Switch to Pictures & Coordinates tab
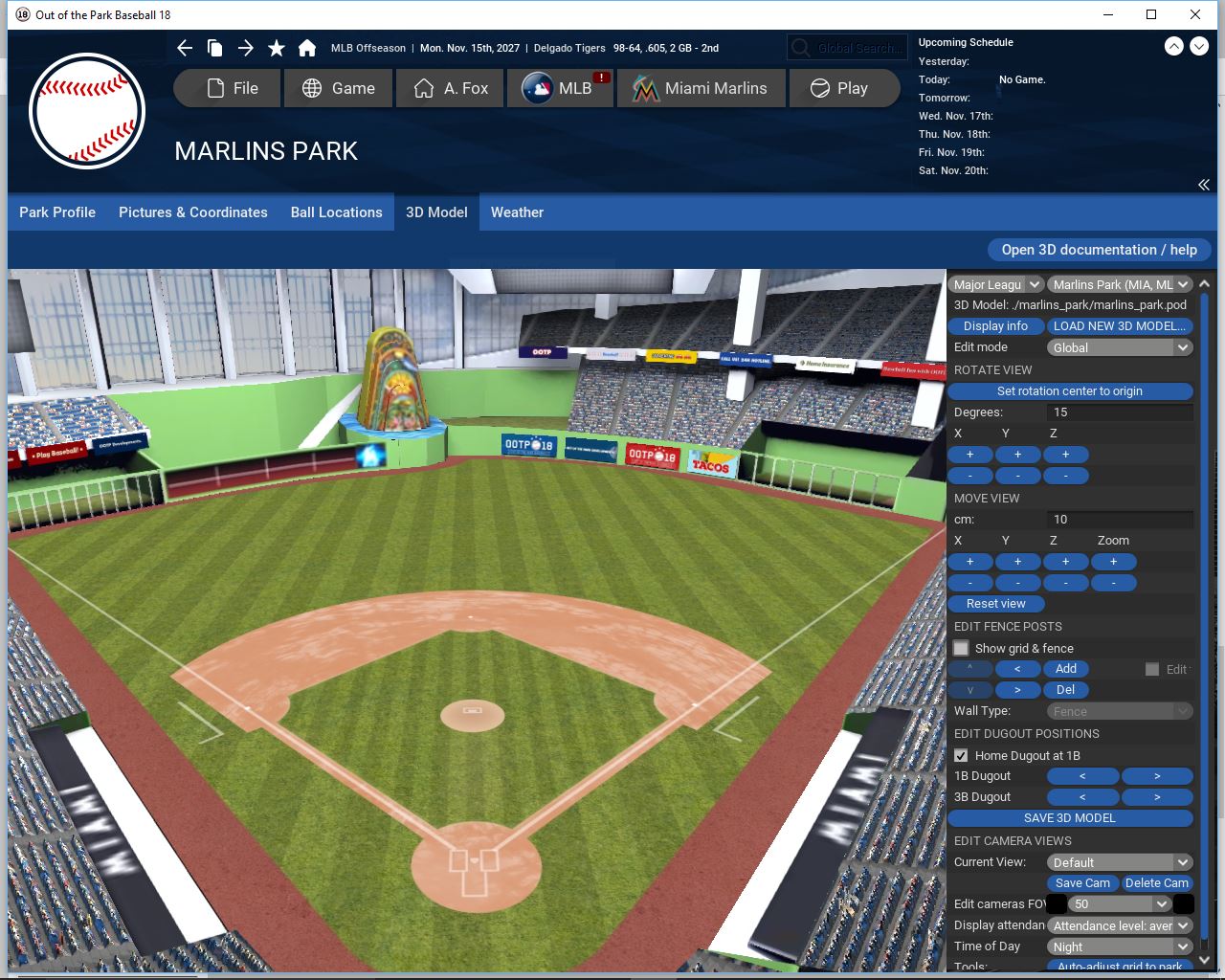 click(193, 212)
